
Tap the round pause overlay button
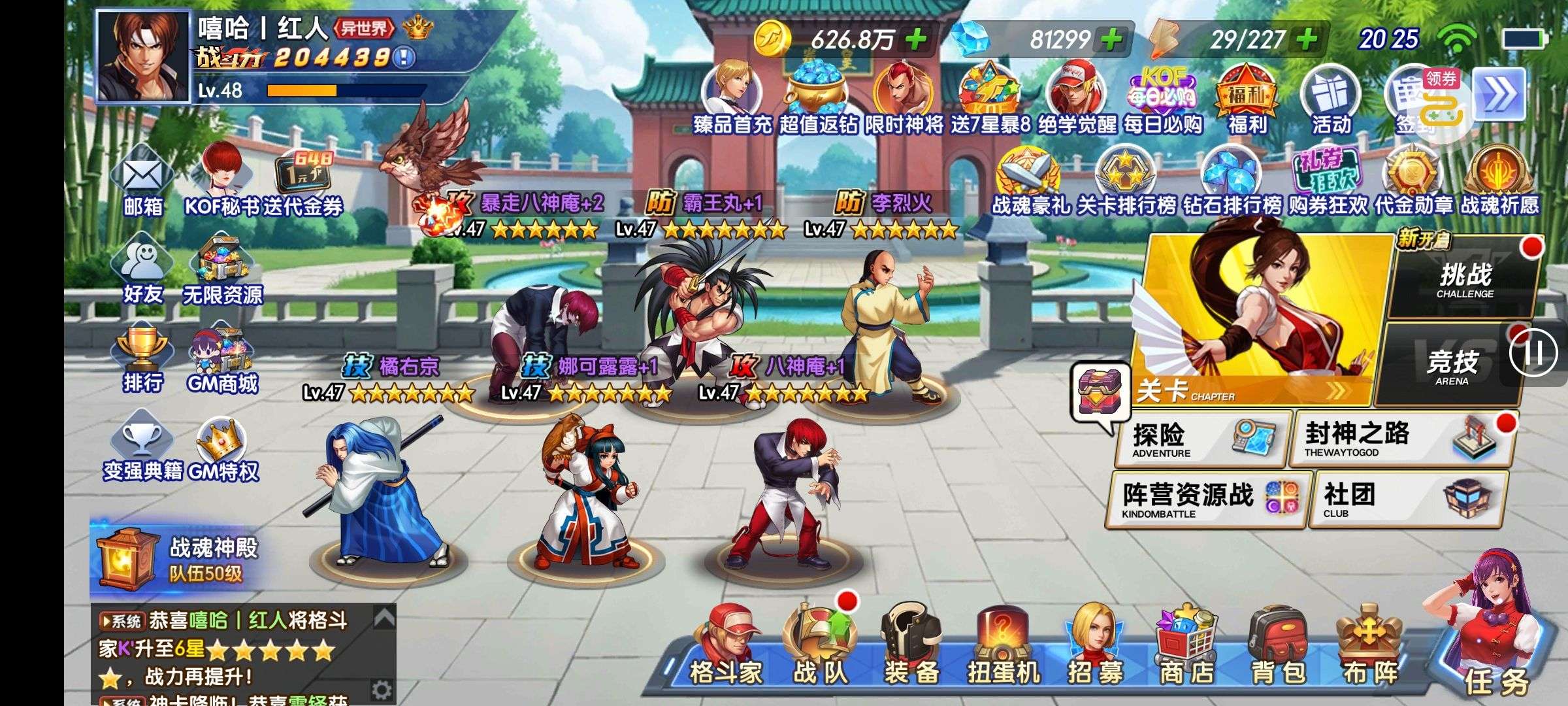[1533, 353]
